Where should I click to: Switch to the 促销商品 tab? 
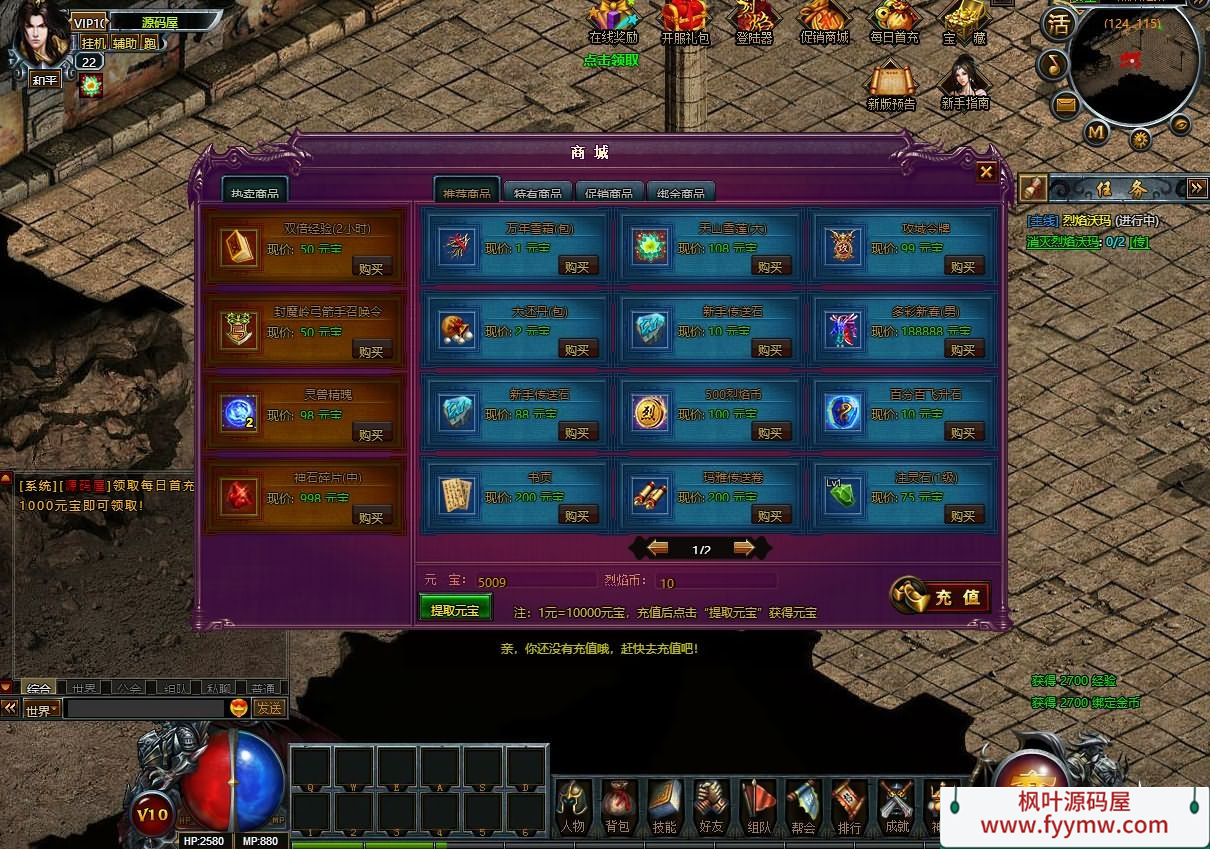[x=606, y=193]
